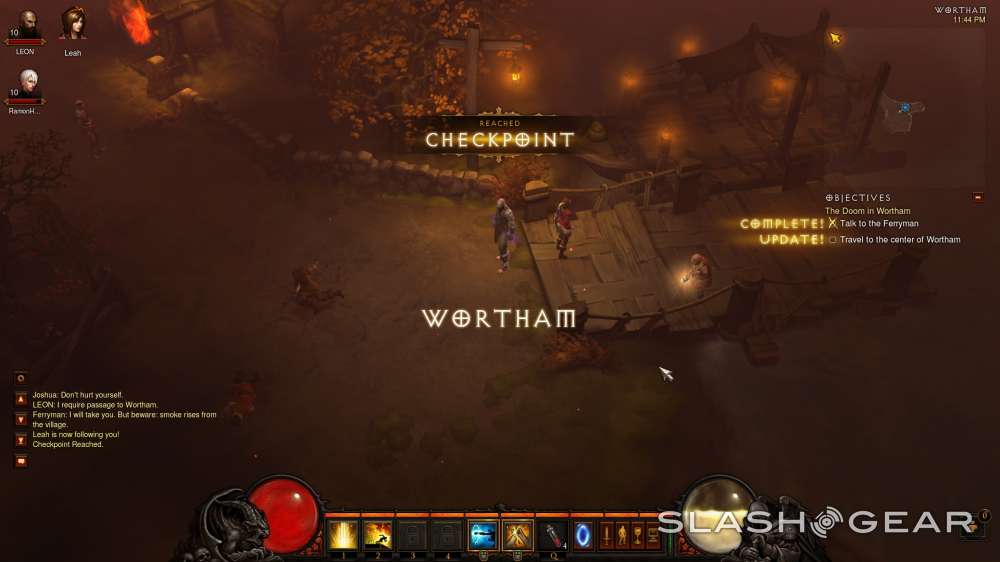Collapse the Objectives tracker
Image resolution: width=1000 pixels, height=562 pixels.
(x=977, y=197)
